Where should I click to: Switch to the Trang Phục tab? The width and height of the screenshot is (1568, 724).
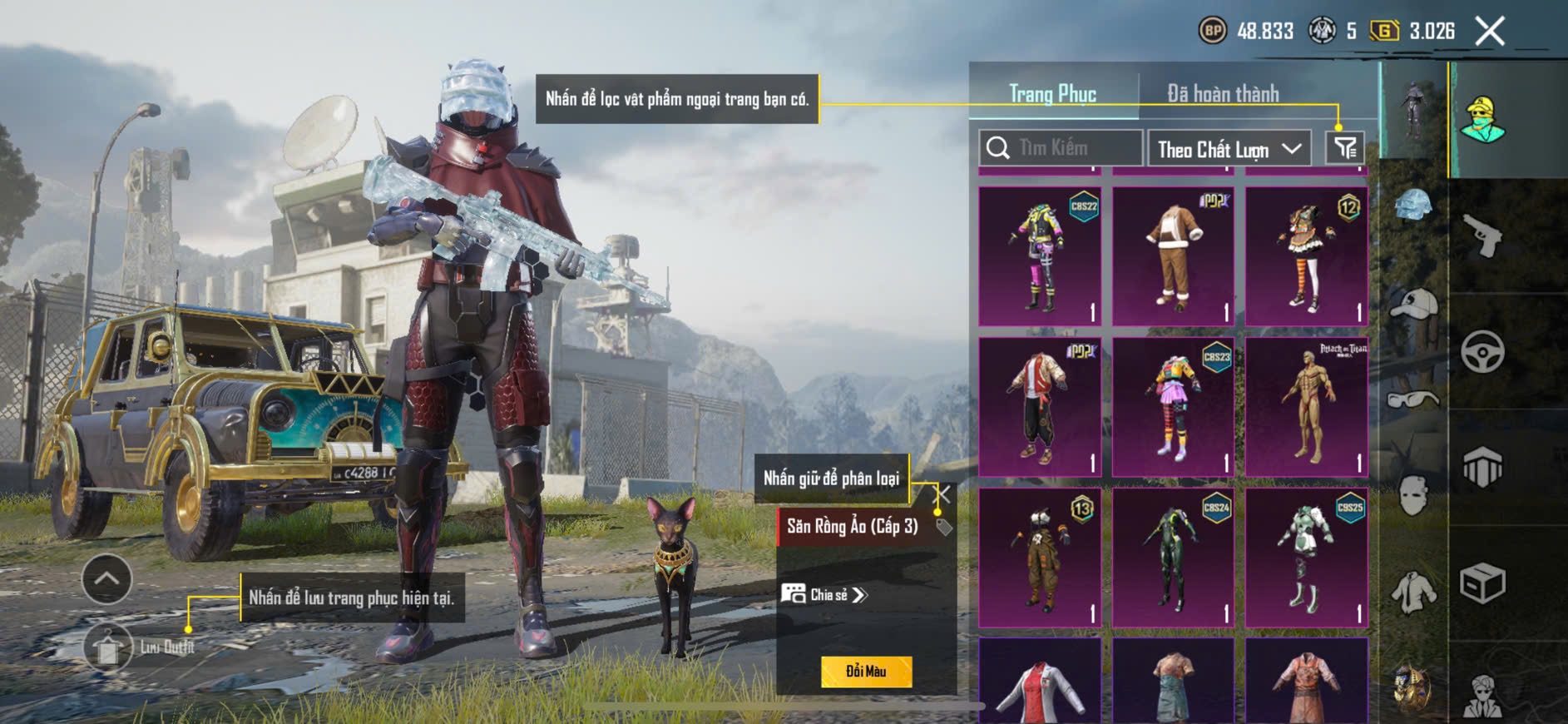coord(1052,94)
